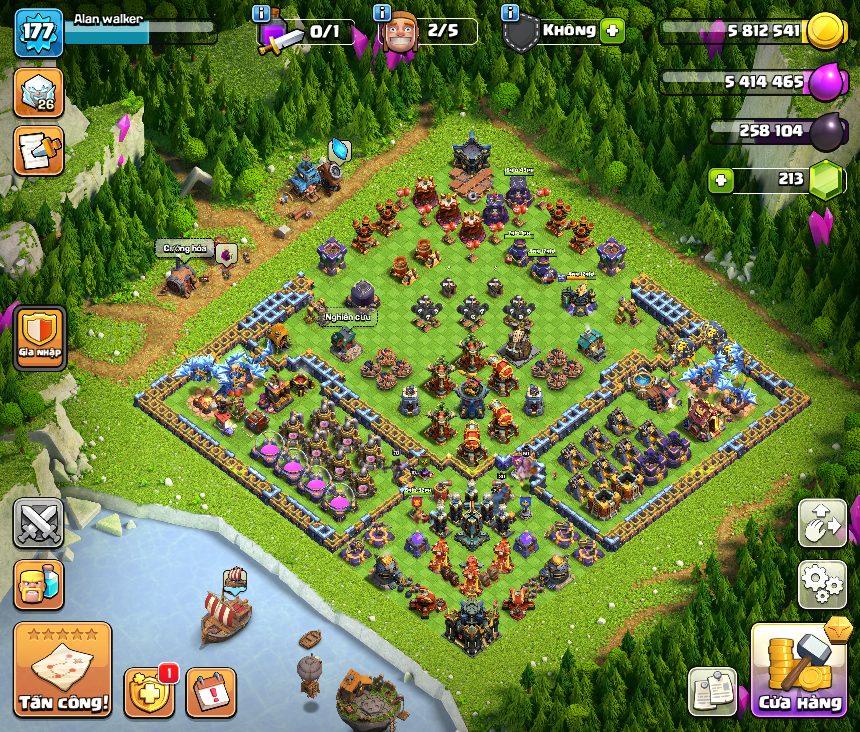860x732 pixels.
Task: Open the scroll and sword log button
Action: 38,150
